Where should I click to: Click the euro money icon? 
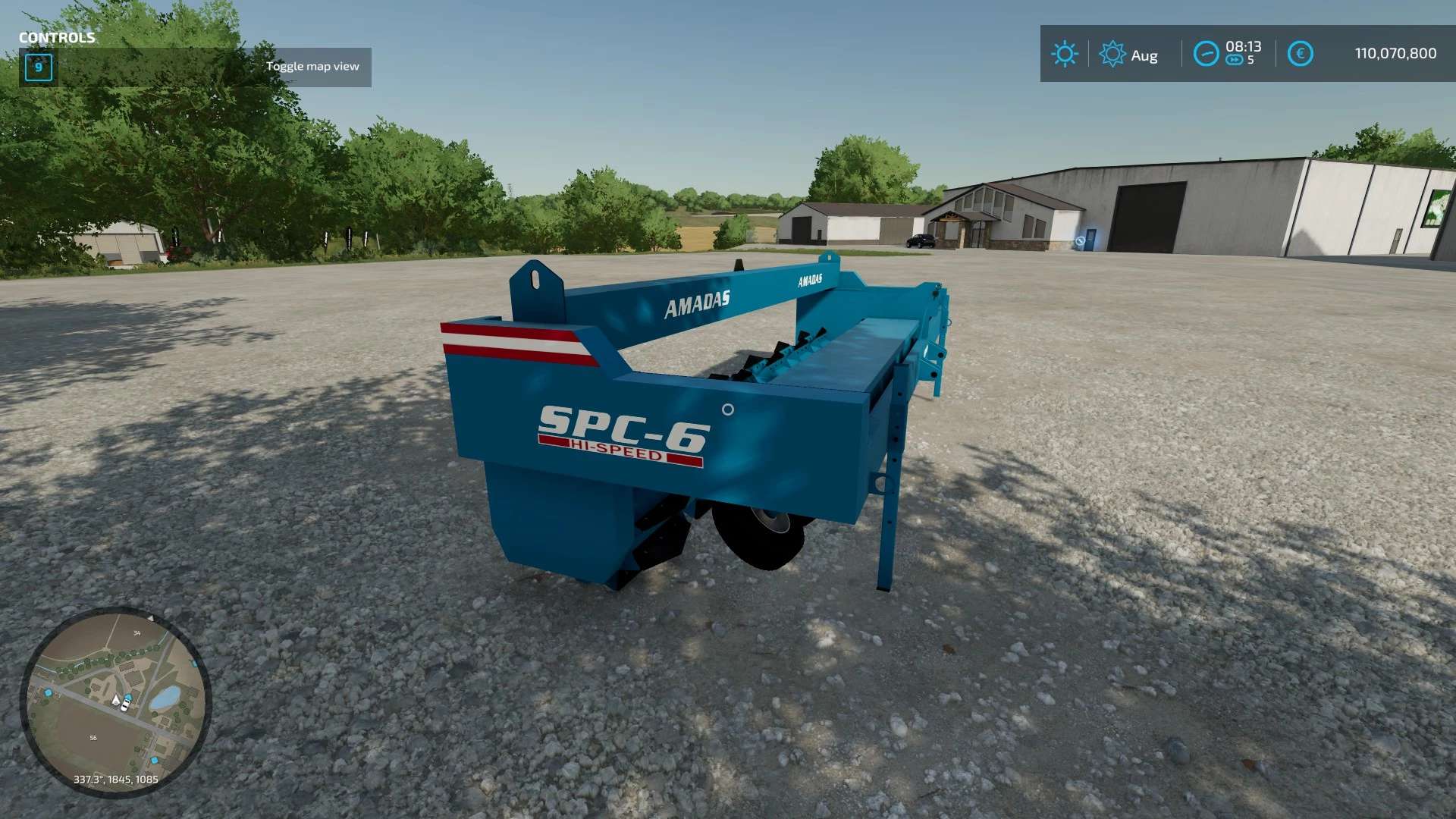1300,54
